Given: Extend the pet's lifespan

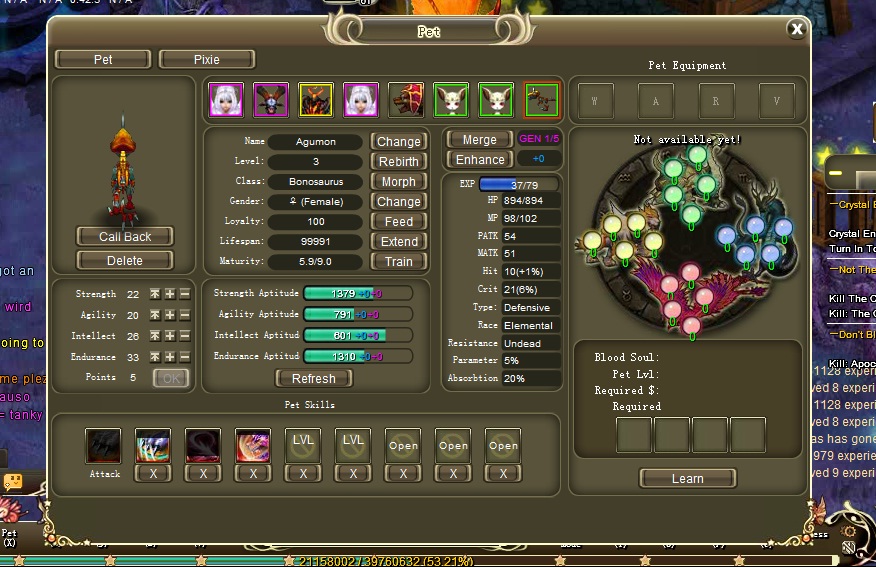Looking at the screenshot, I should tap(398, 242).
